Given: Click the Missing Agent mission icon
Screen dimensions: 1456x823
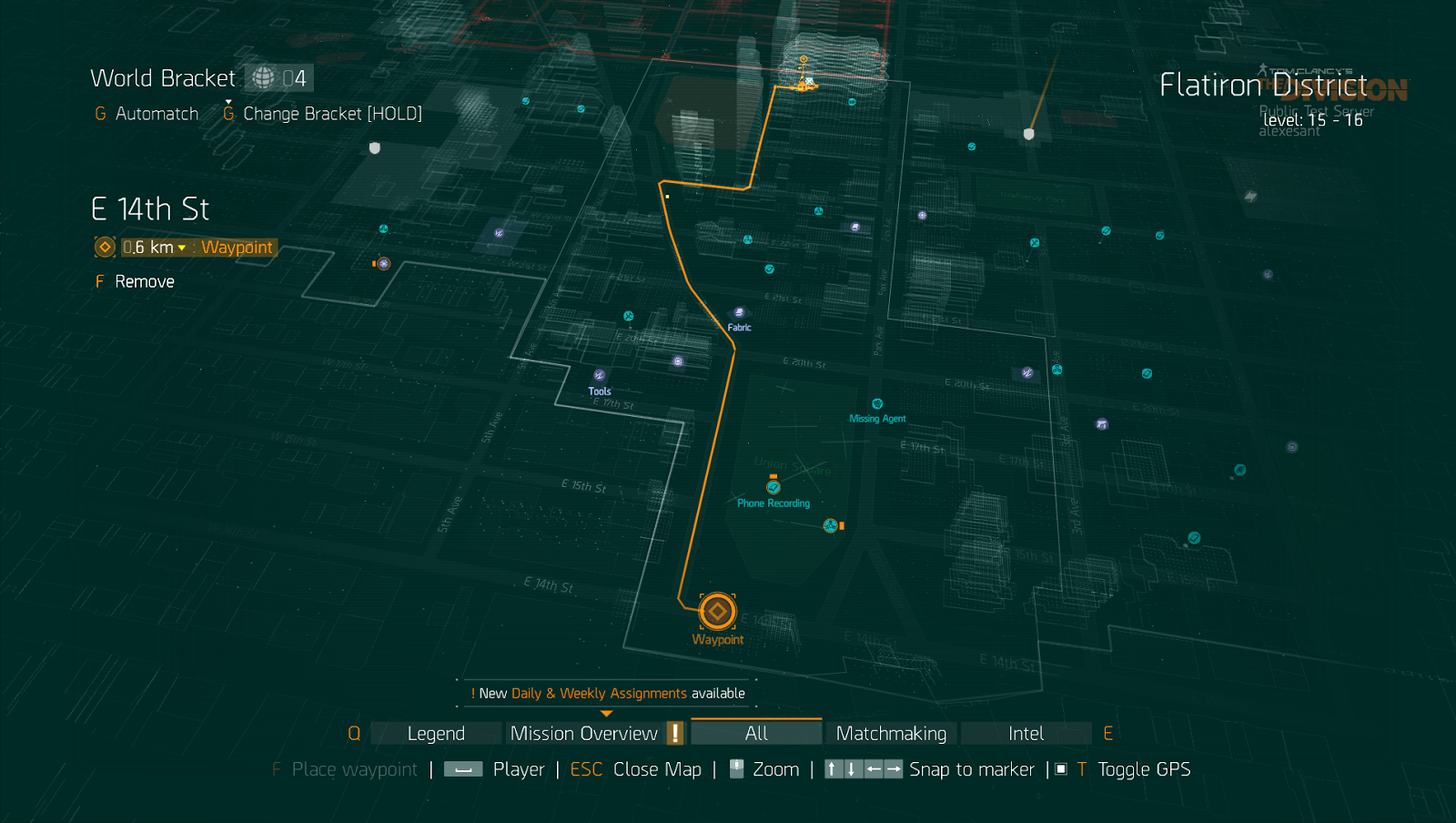Looking at the screenshot, I should click(876, 404).
